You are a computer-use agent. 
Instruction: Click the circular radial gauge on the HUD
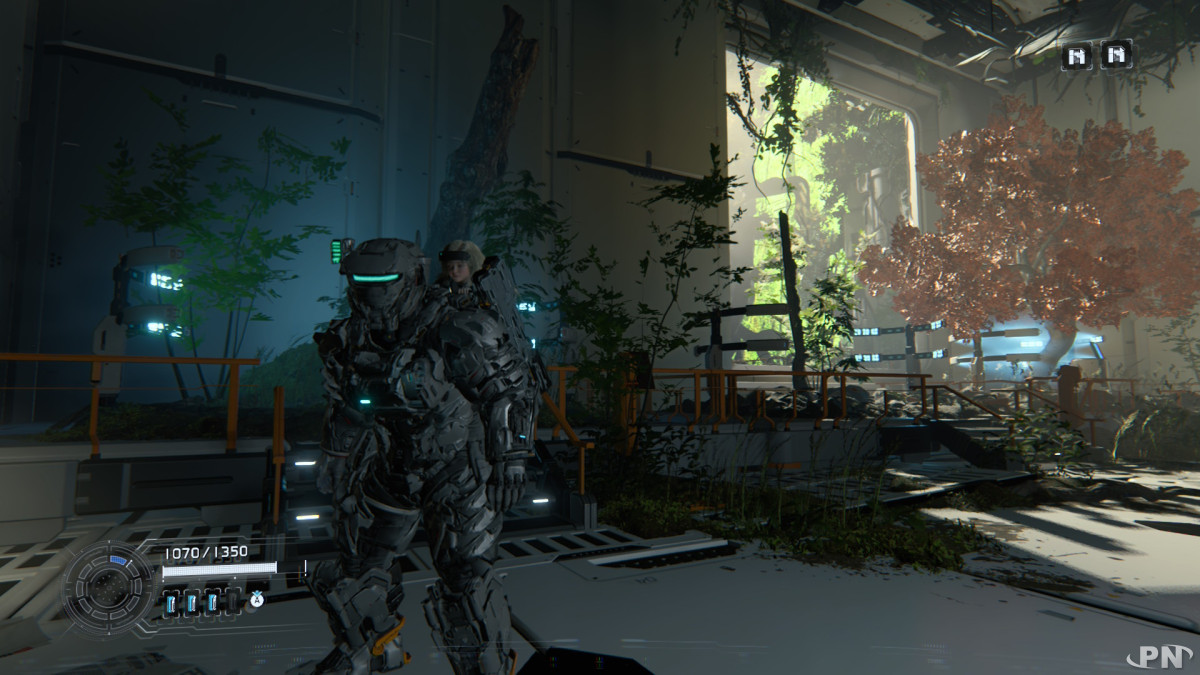coord(106,588)
